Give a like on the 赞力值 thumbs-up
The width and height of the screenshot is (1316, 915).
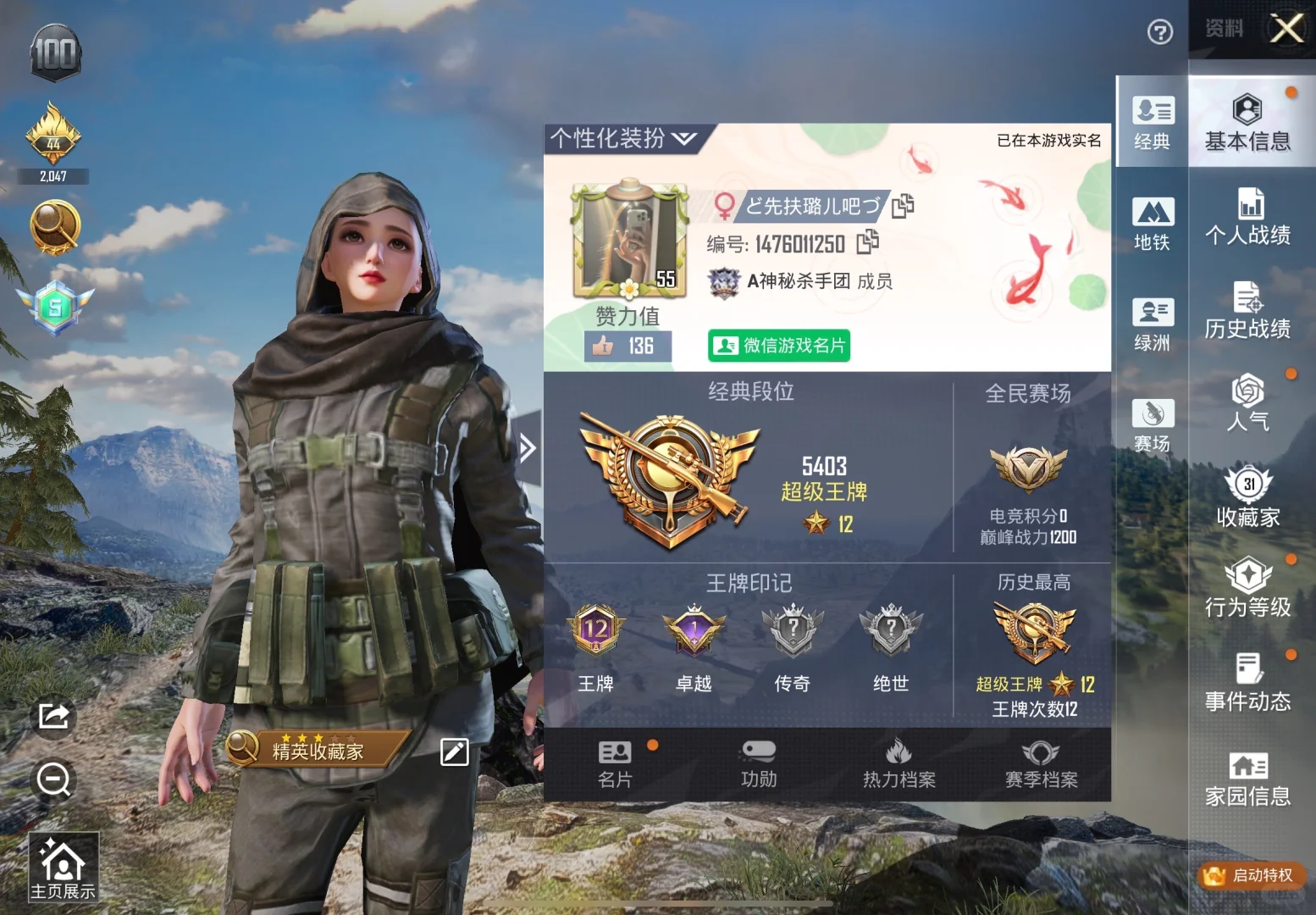(x=603, y=346)
